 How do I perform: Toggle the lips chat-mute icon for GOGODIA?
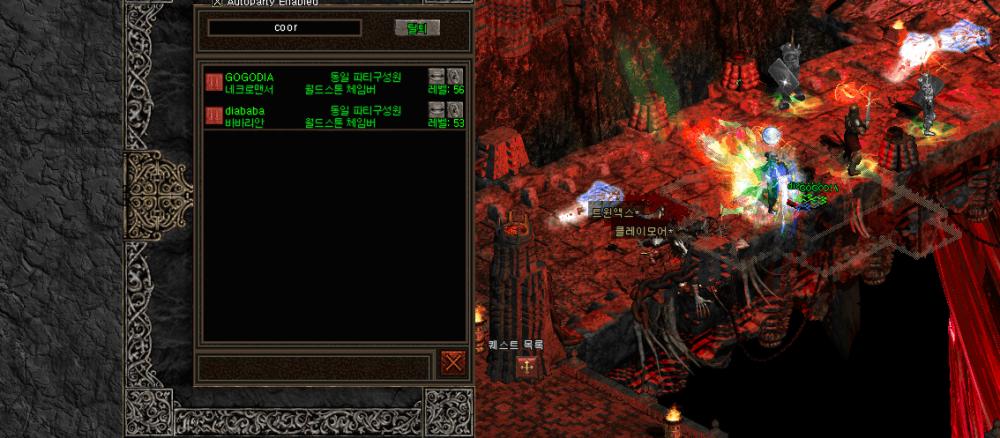[x=436, y=76]
